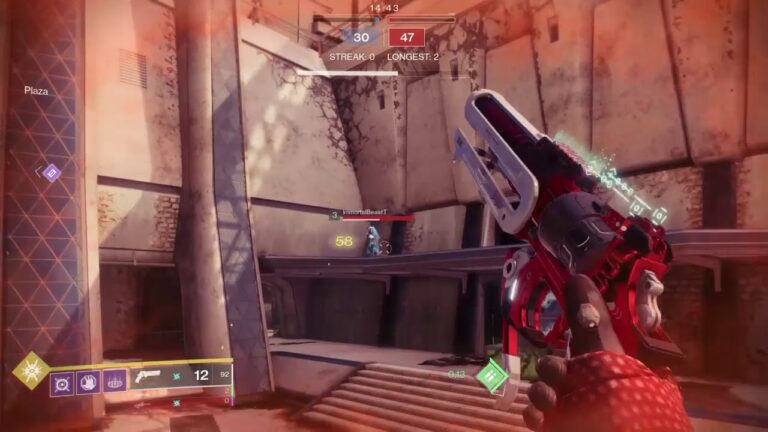The height and width of the screenshot is (432, 768).
Task: Activate the yellow diamond super ability icon
Action: pos(30,370)
